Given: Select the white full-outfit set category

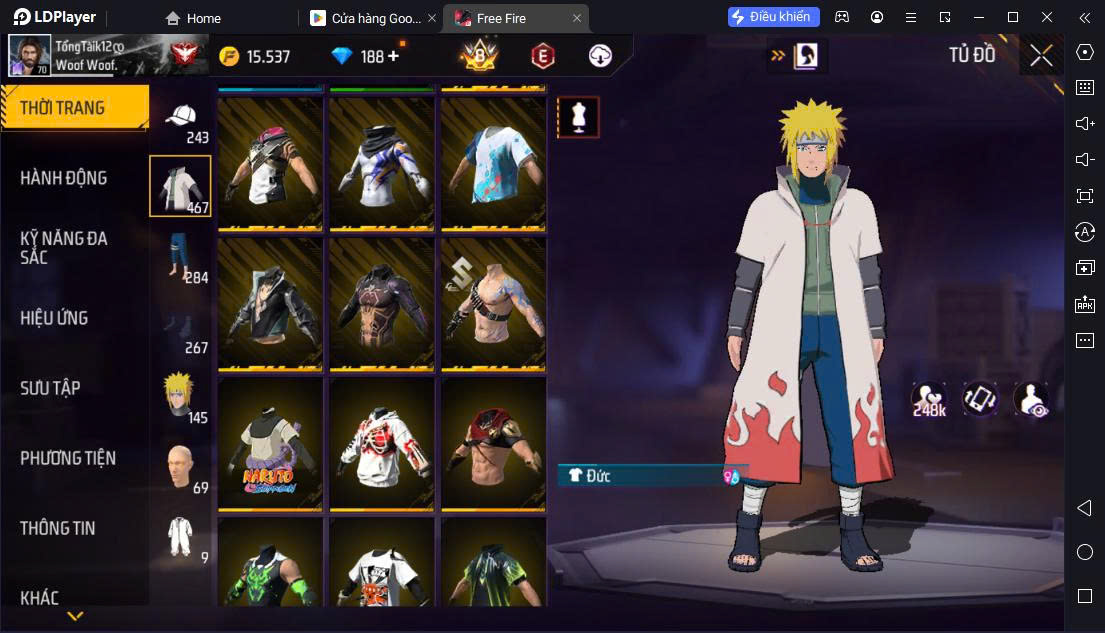Looking at the screenshot, I should (180, 536).
